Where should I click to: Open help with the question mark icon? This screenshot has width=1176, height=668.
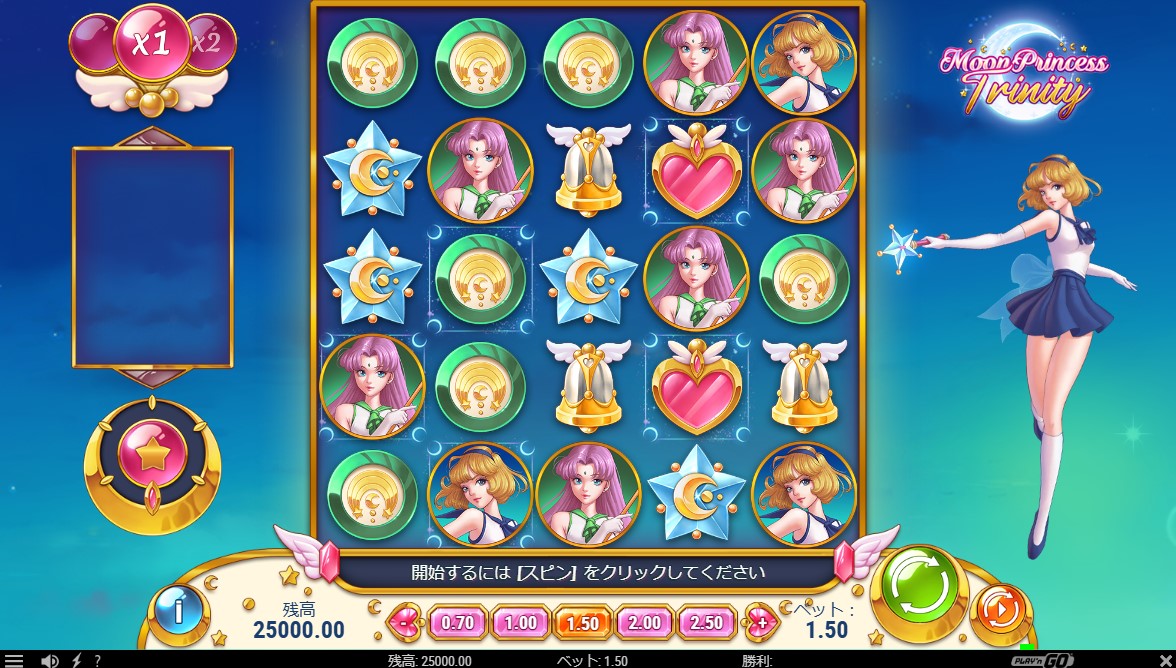pos(97,661)
